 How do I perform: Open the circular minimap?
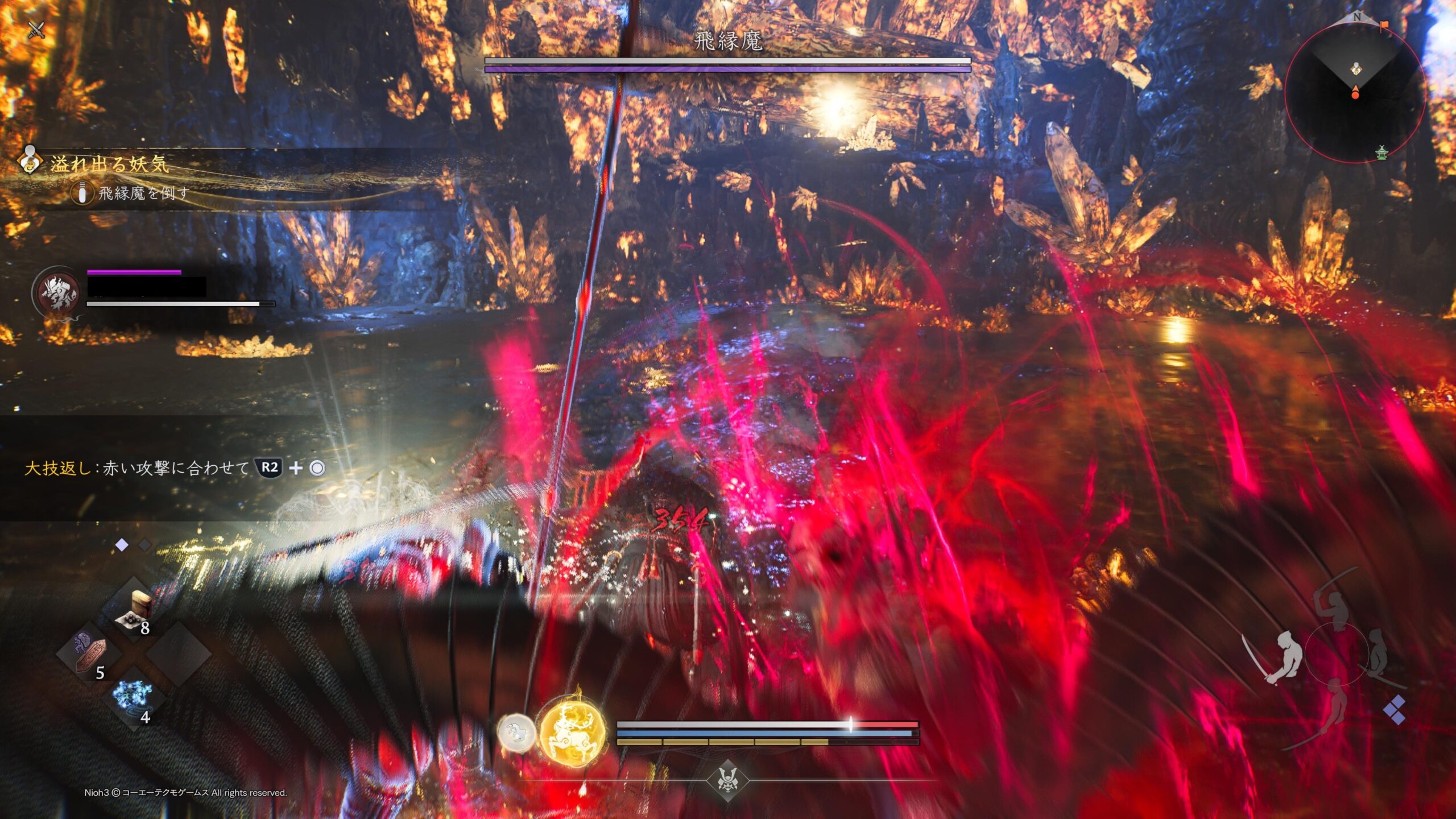pyautogui.click(x=1355, y=93)
